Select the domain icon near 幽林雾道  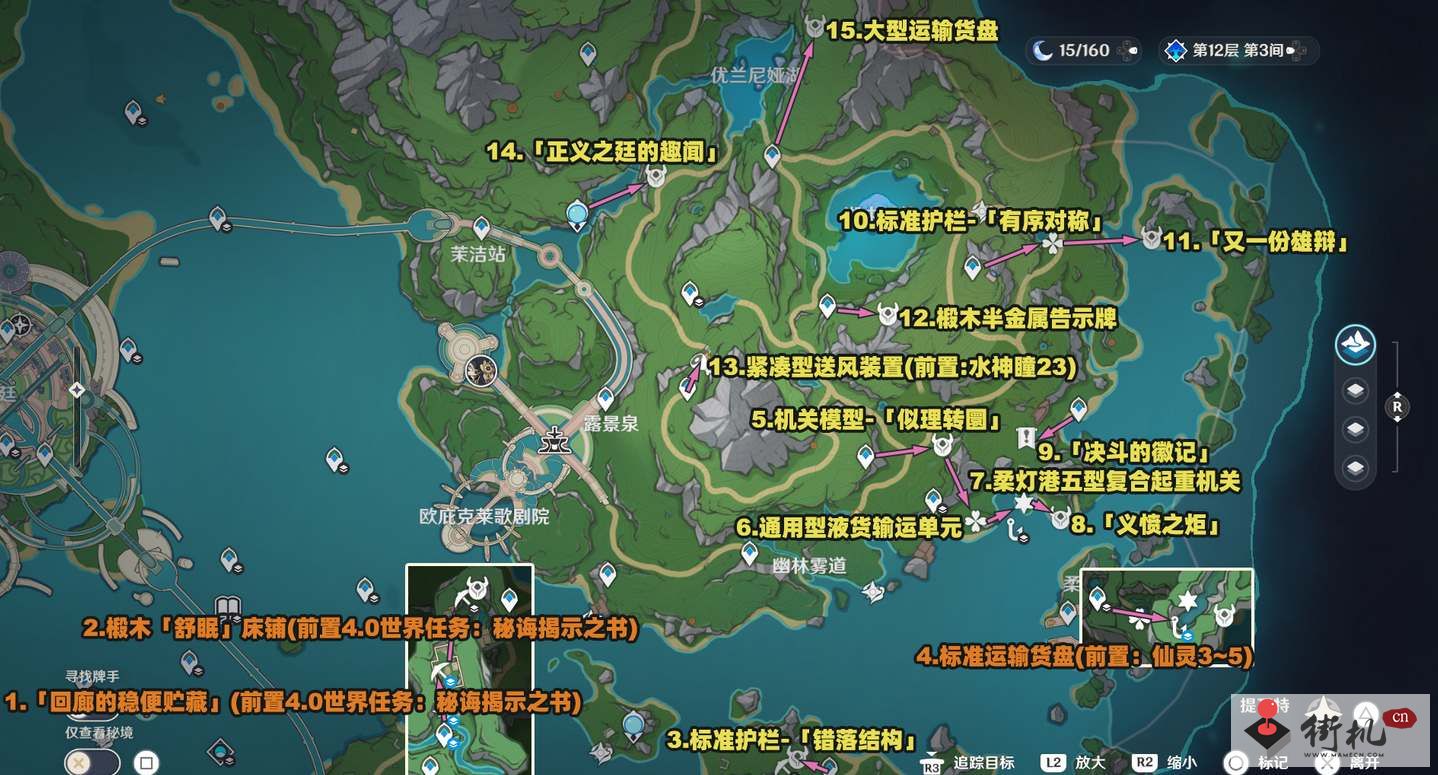click(874, 592)
